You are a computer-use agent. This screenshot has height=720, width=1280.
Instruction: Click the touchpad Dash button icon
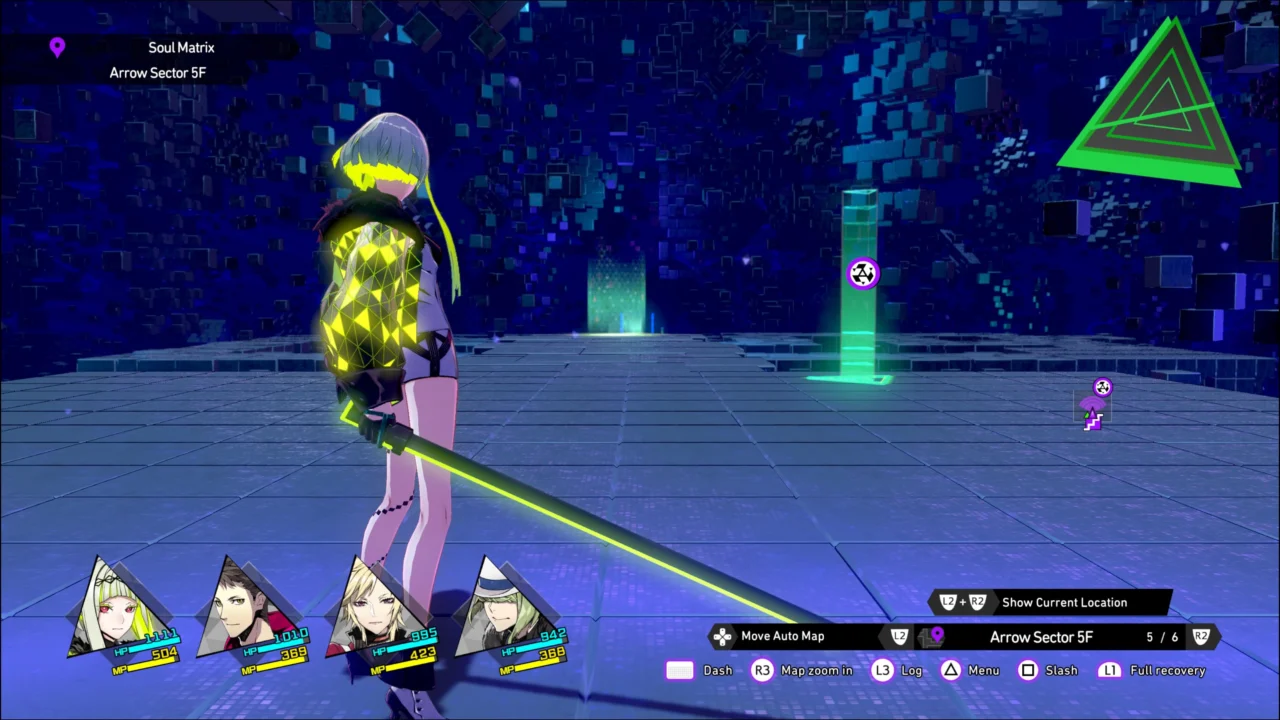click(x=680, y=671)
